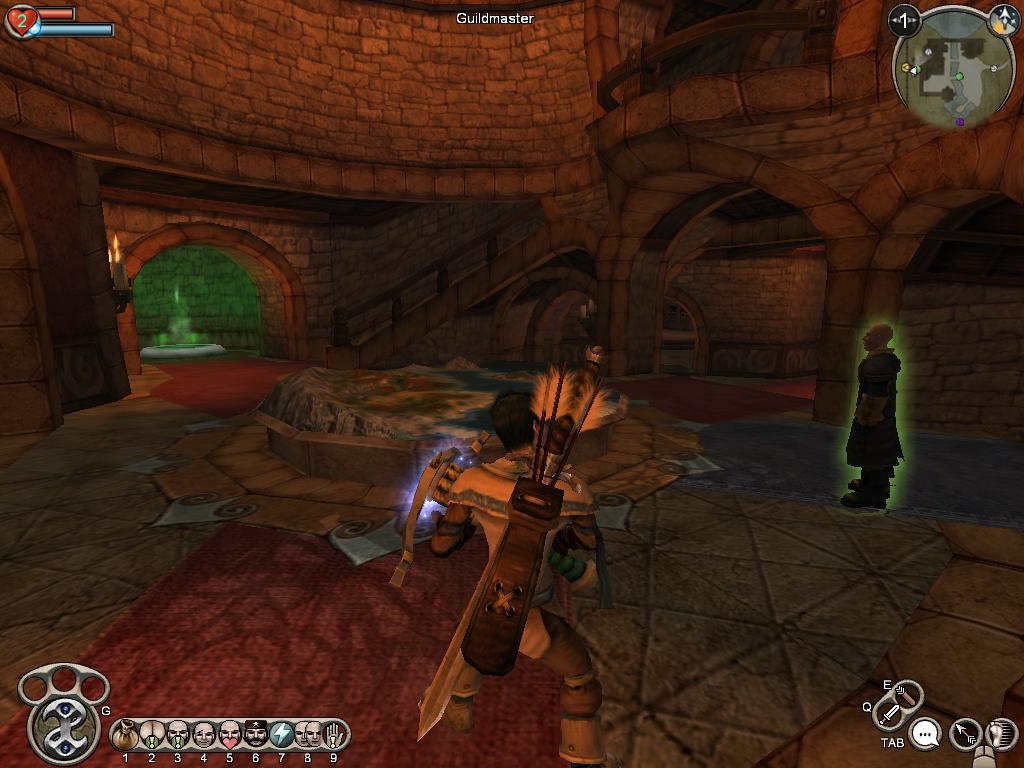Choose the eyepatch face expression in slot 4
Image resolution: width=1024 pixels, height=768 pixels.
(204, 736)
